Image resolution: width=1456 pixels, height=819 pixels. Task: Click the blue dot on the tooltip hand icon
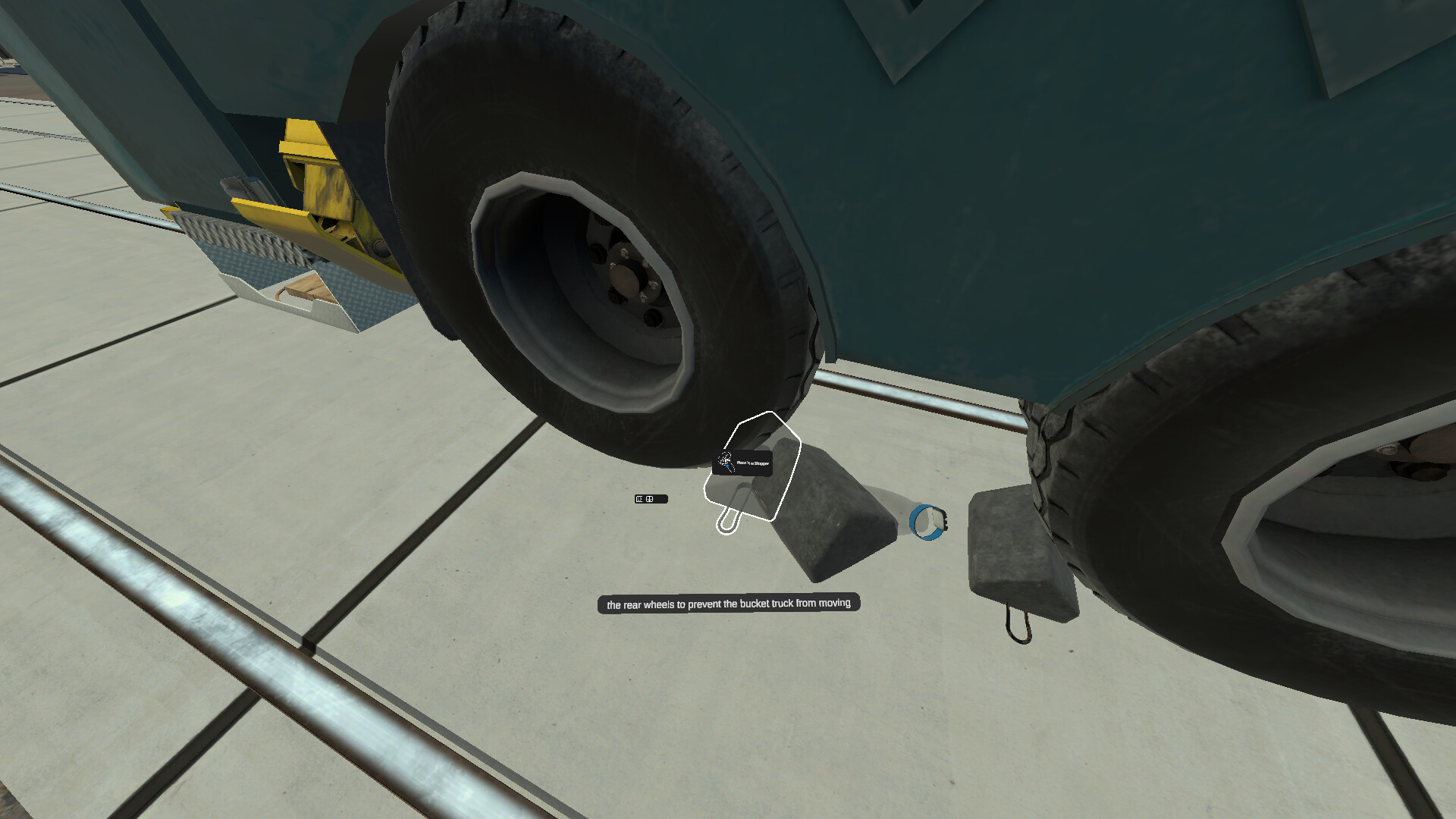[x=727, y=466]
